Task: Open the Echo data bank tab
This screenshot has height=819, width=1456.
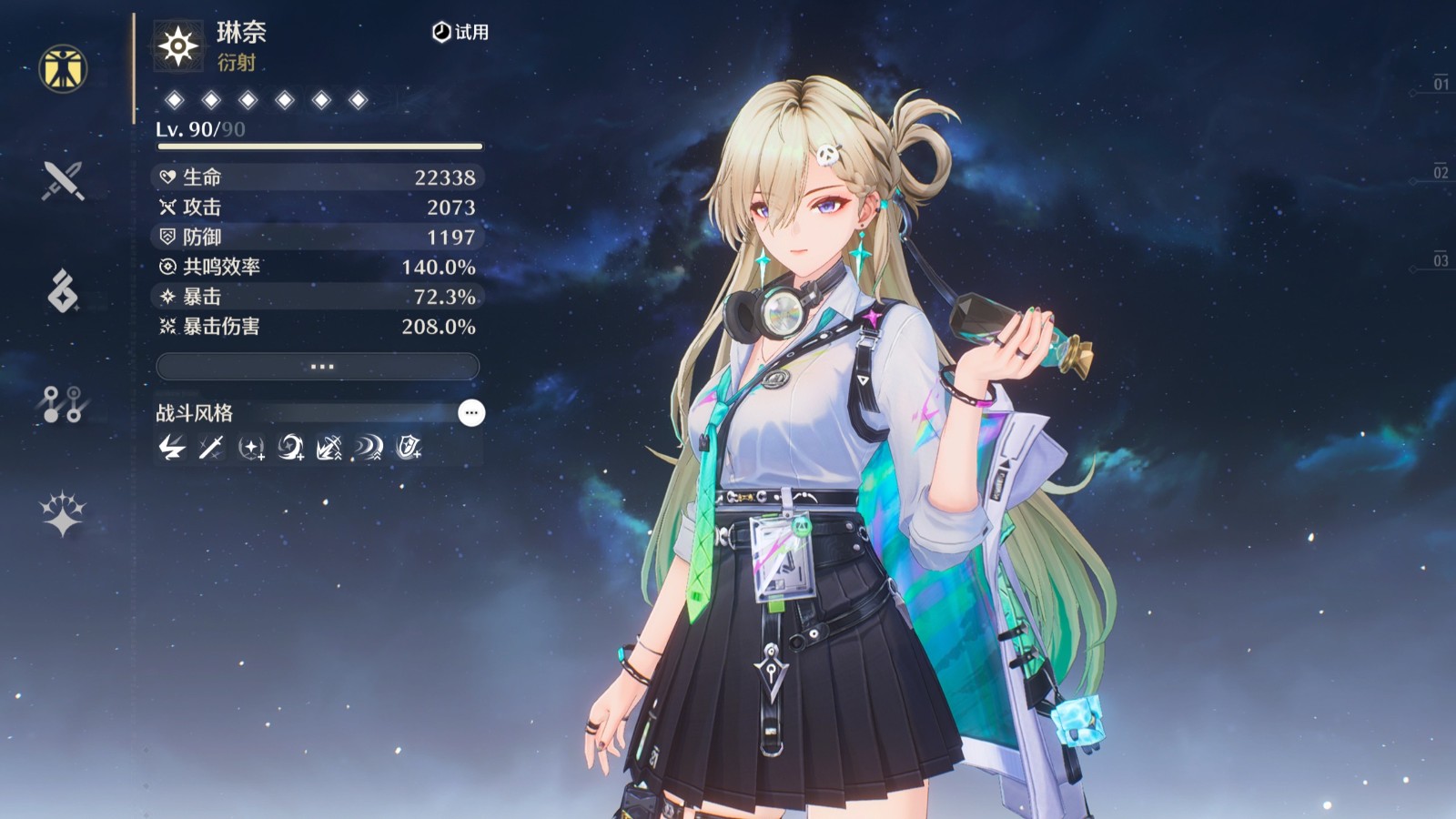Action: [x=63, y=291]
